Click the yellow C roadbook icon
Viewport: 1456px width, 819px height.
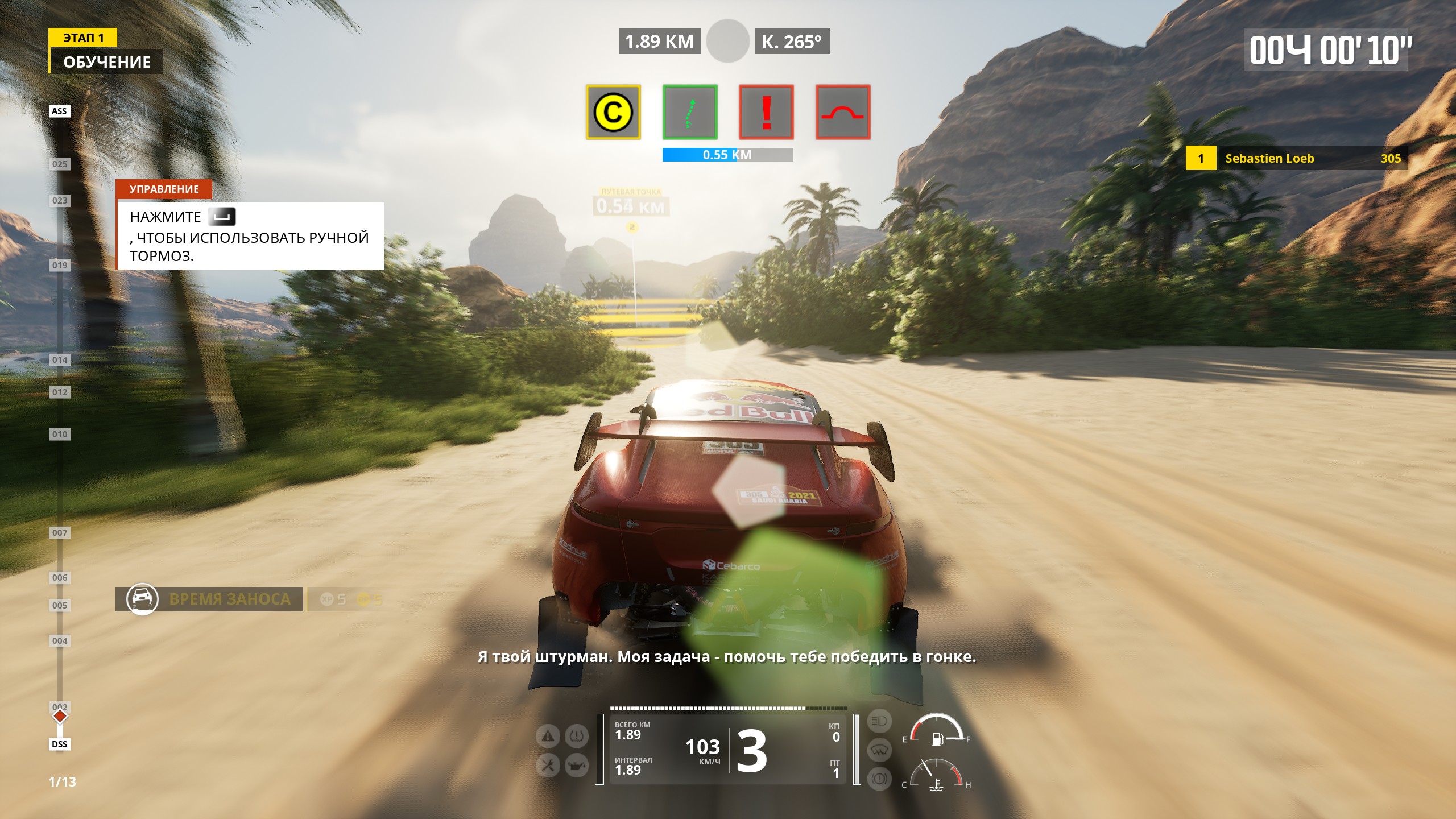pos(613,112)
